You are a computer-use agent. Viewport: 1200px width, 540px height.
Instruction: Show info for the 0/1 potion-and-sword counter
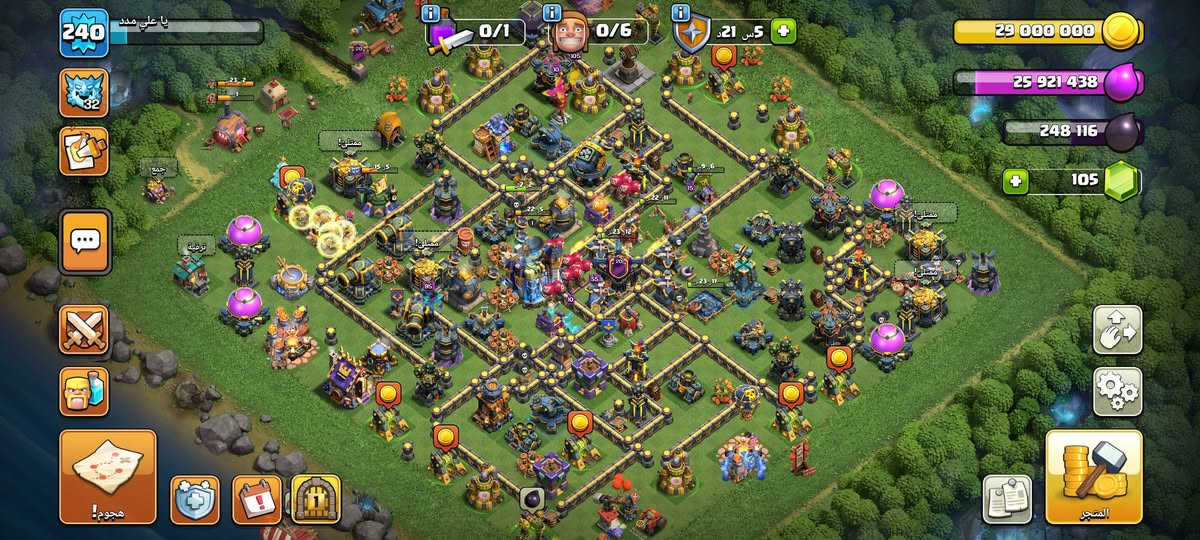431,14
